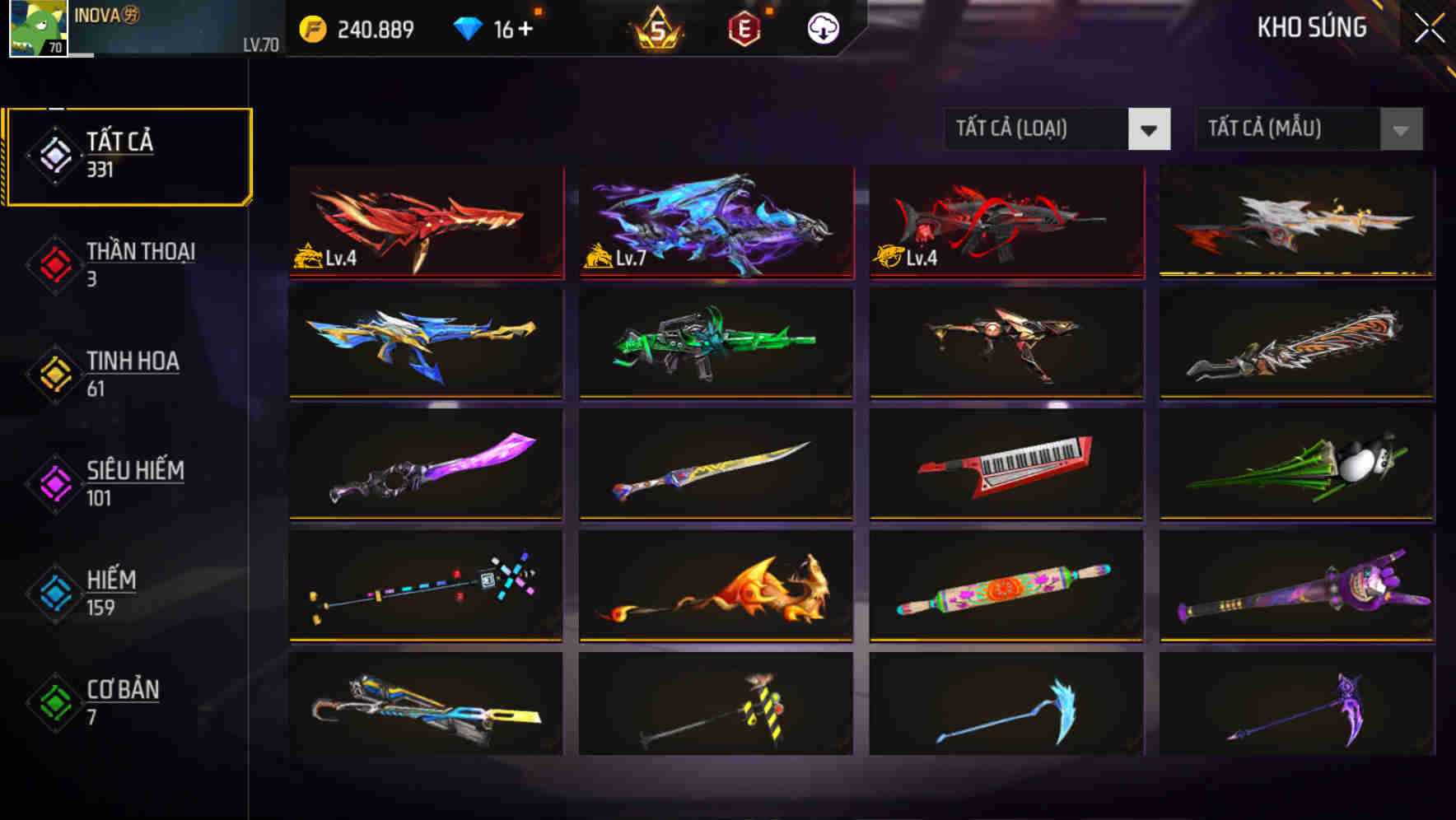1456x820 pixels.
Task: Open the cloud download icon in top bar
Action: pyautogui.click(x=823, y=27)
